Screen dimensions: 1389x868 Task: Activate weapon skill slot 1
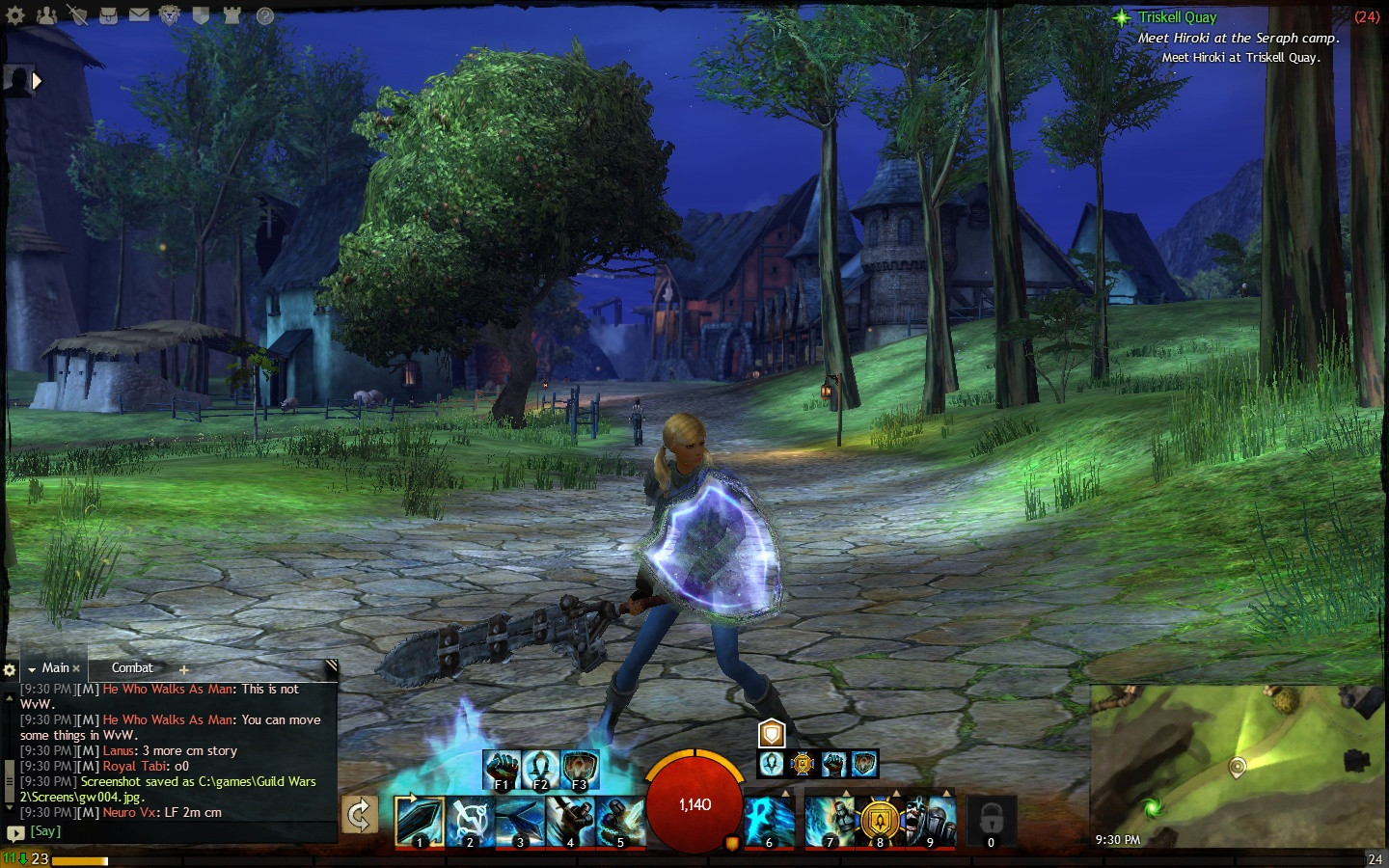[x=419, y=821]
